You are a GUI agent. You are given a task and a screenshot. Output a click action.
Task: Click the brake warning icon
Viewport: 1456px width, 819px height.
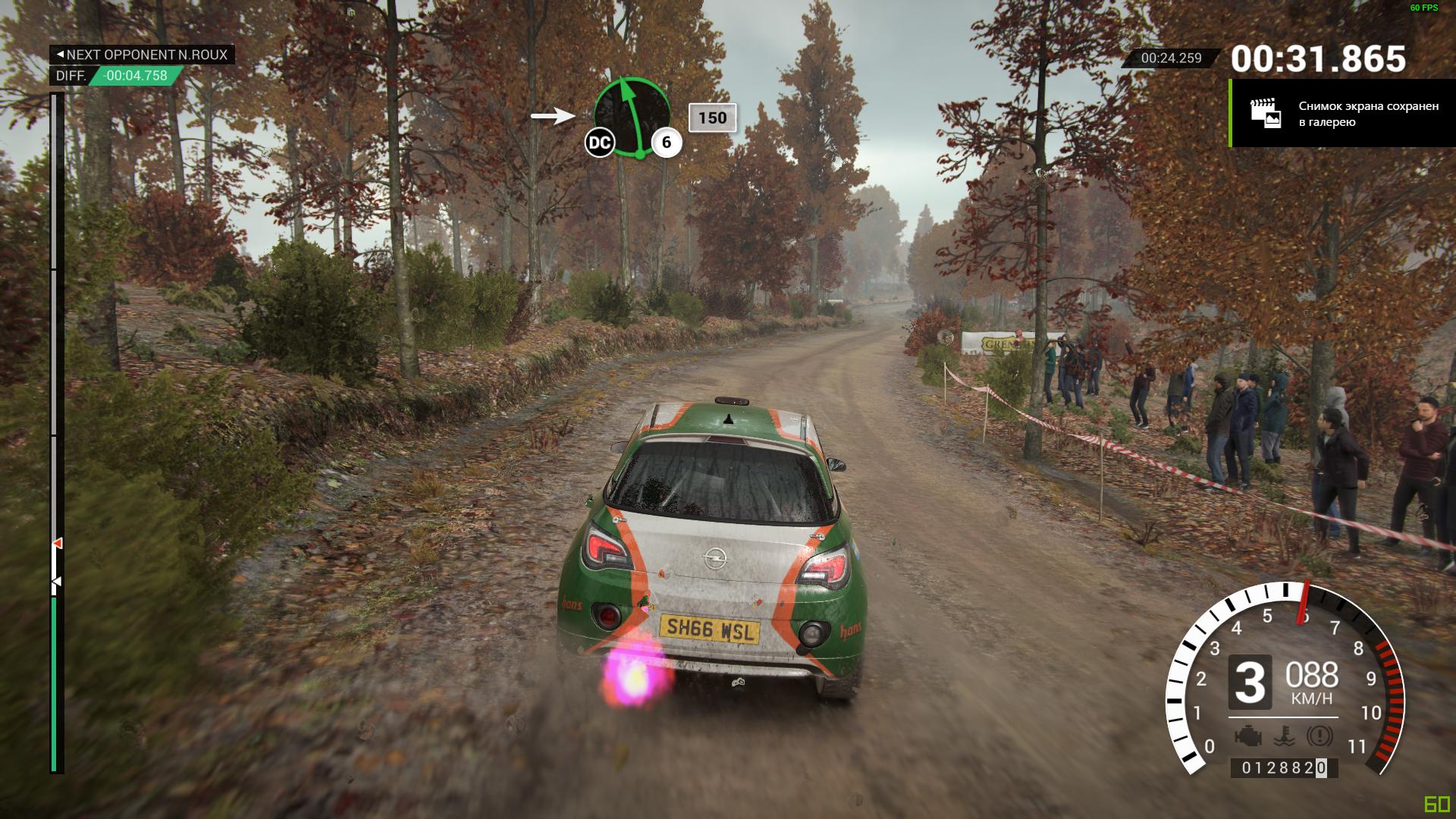1319,736
